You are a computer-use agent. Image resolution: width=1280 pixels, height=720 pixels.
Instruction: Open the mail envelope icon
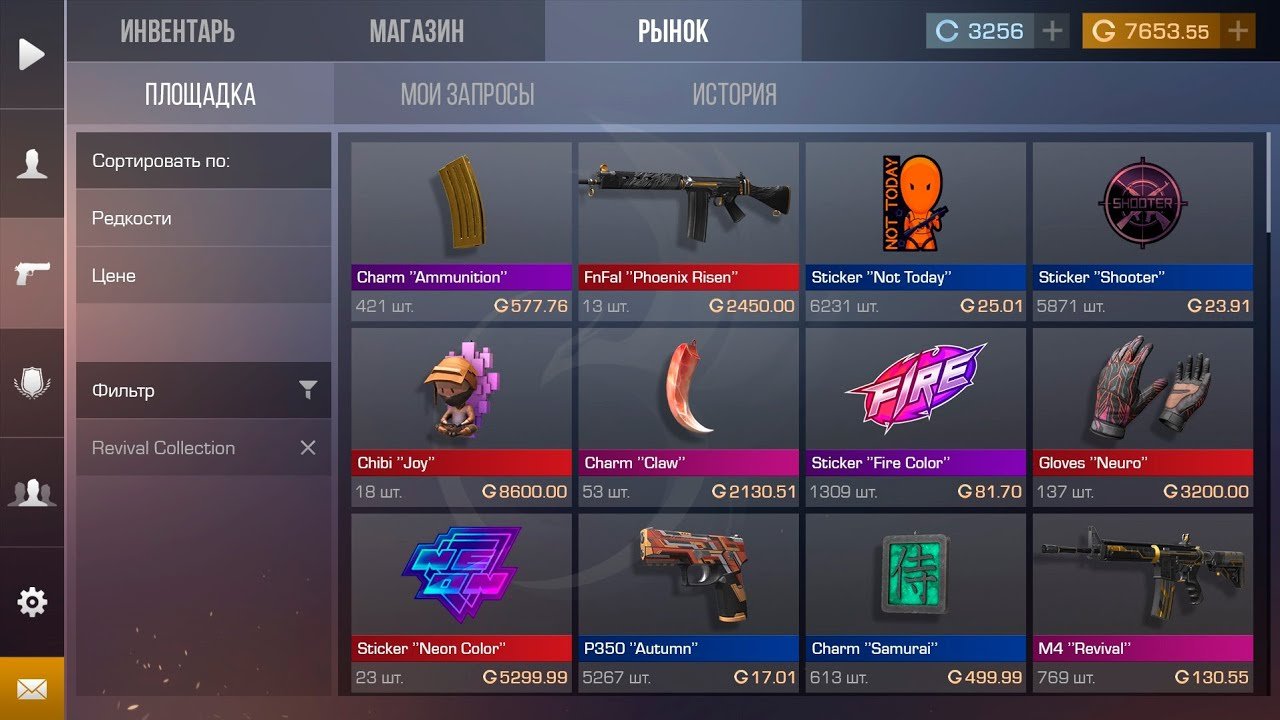(x=32, y=689)
